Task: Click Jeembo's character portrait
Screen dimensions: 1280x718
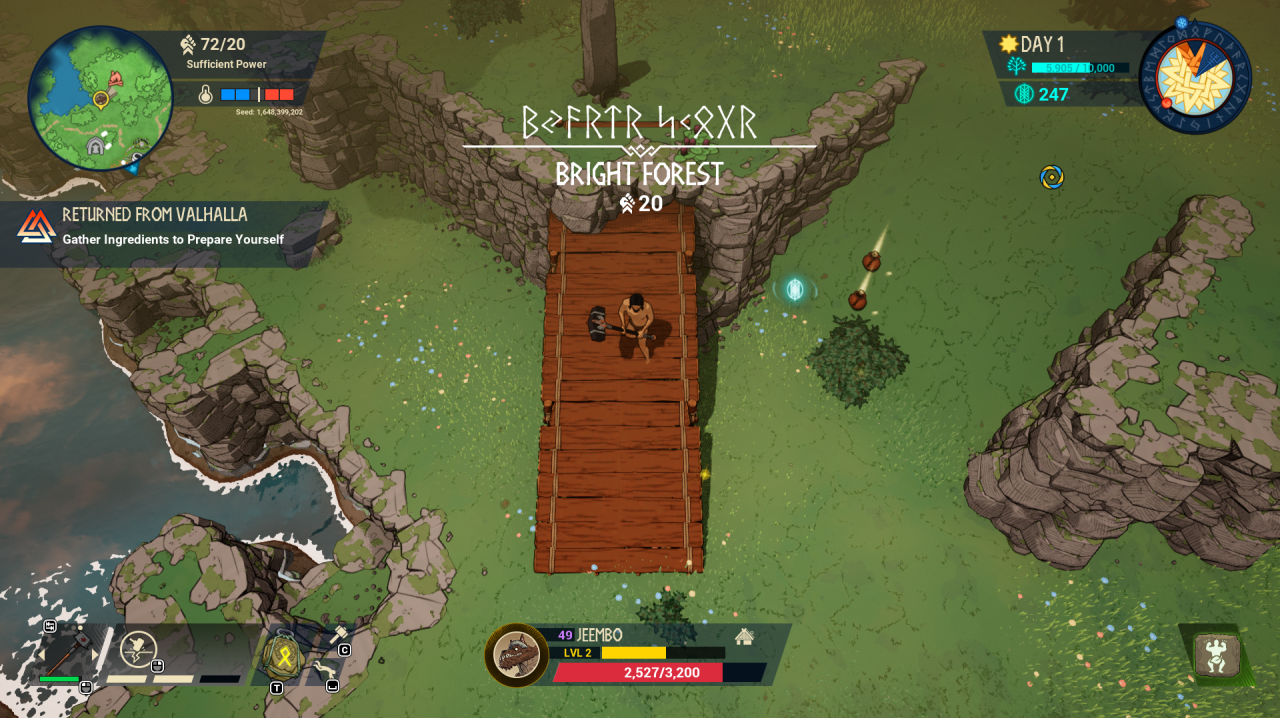Action: tap(517, 656)
